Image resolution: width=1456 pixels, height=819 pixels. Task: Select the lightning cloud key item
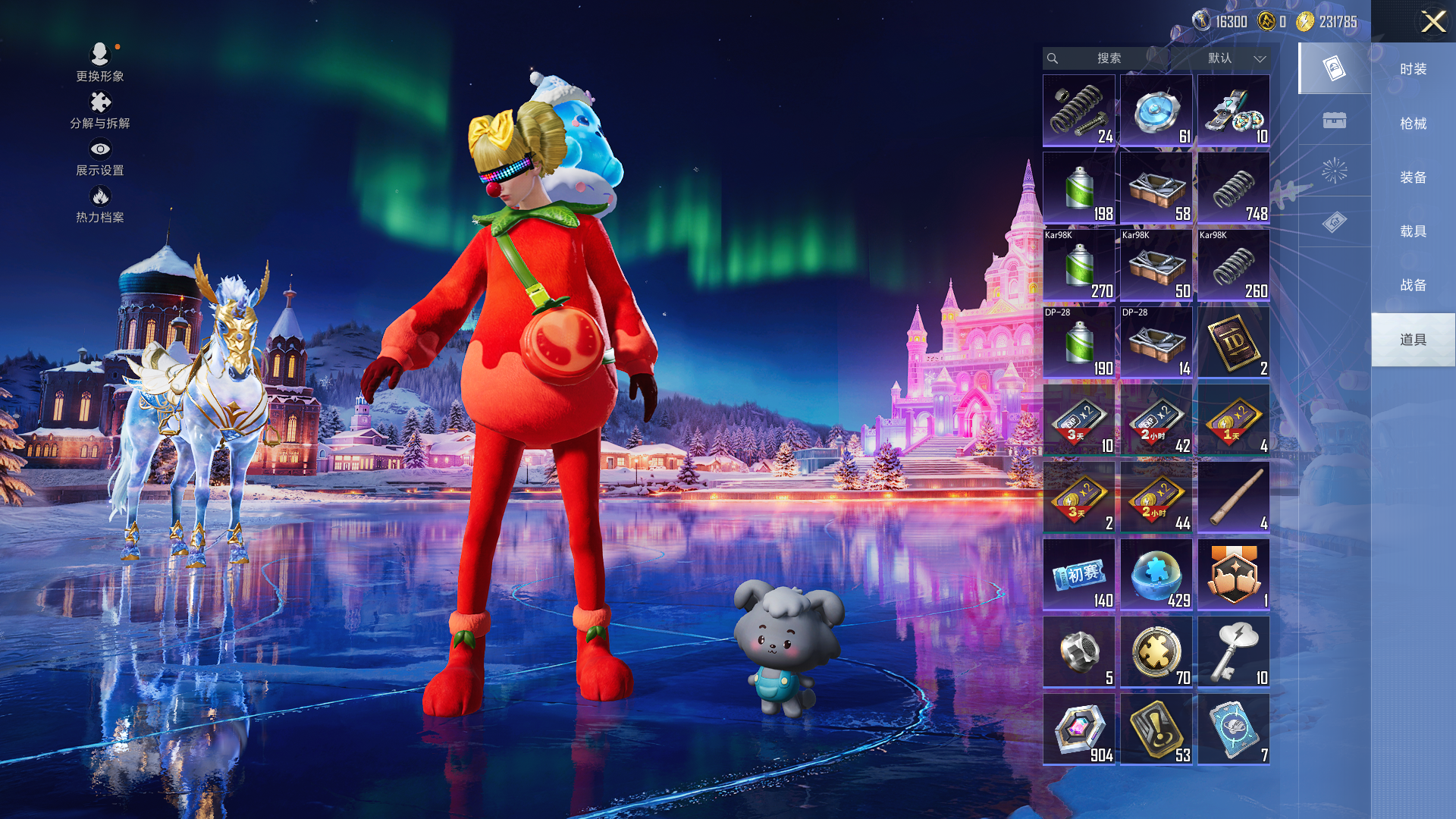[x=1233, y=651]
